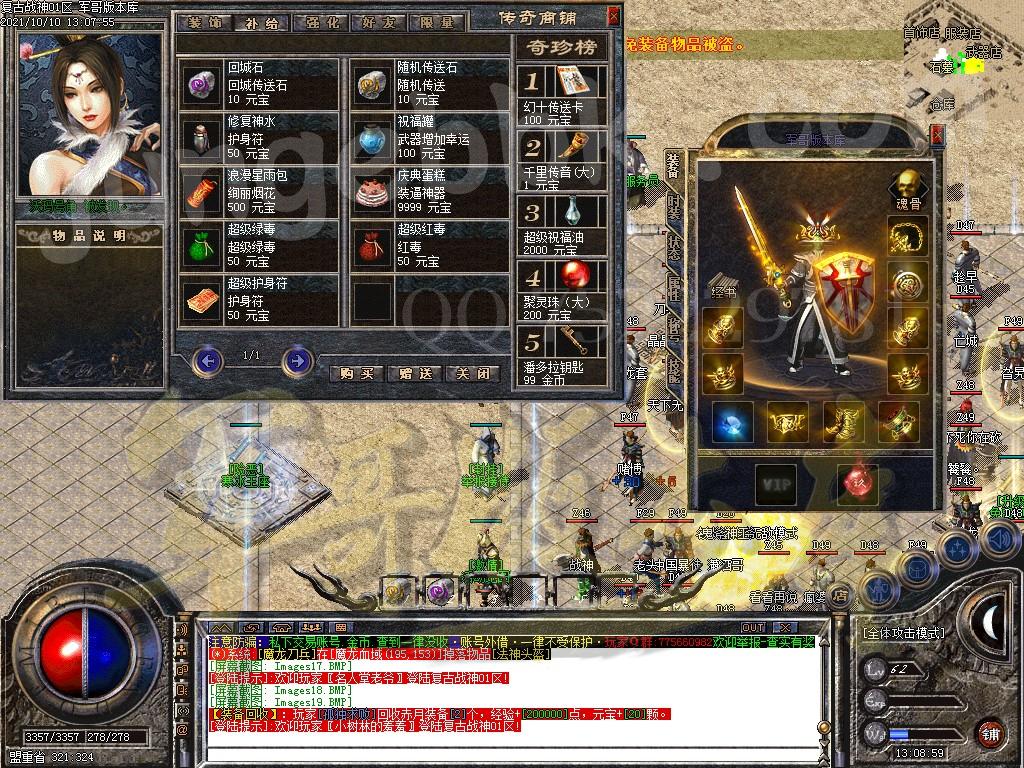Image resolution: width=1024 pixels, height=768 pixels.
Task: Close the 传奇商铺 shop window
Action: coord(614,16)
